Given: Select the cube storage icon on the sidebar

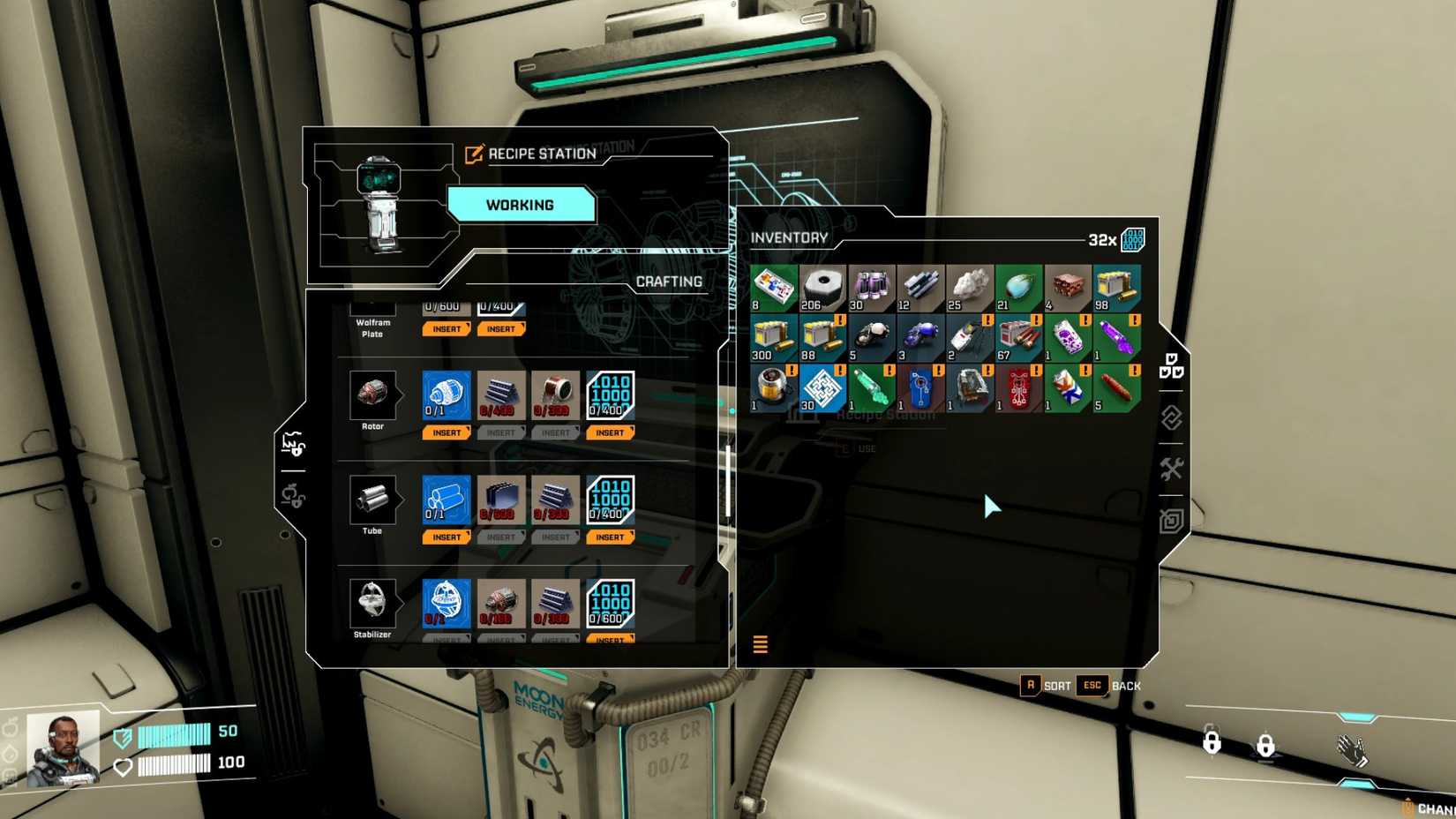Looking at the screenshot, I should click(x=1171, y=521).
